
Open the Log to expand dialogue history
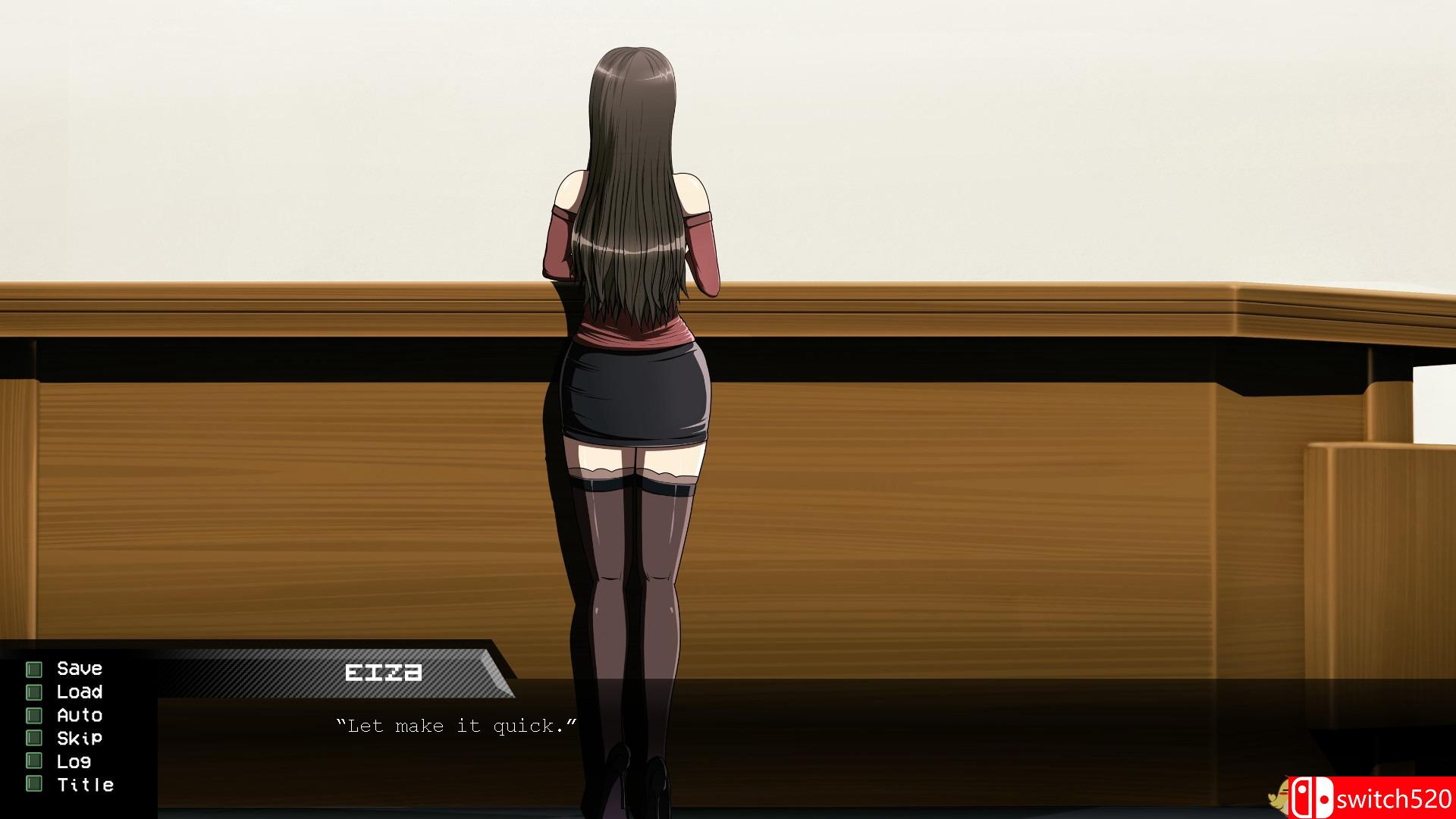tap(74, 761)
